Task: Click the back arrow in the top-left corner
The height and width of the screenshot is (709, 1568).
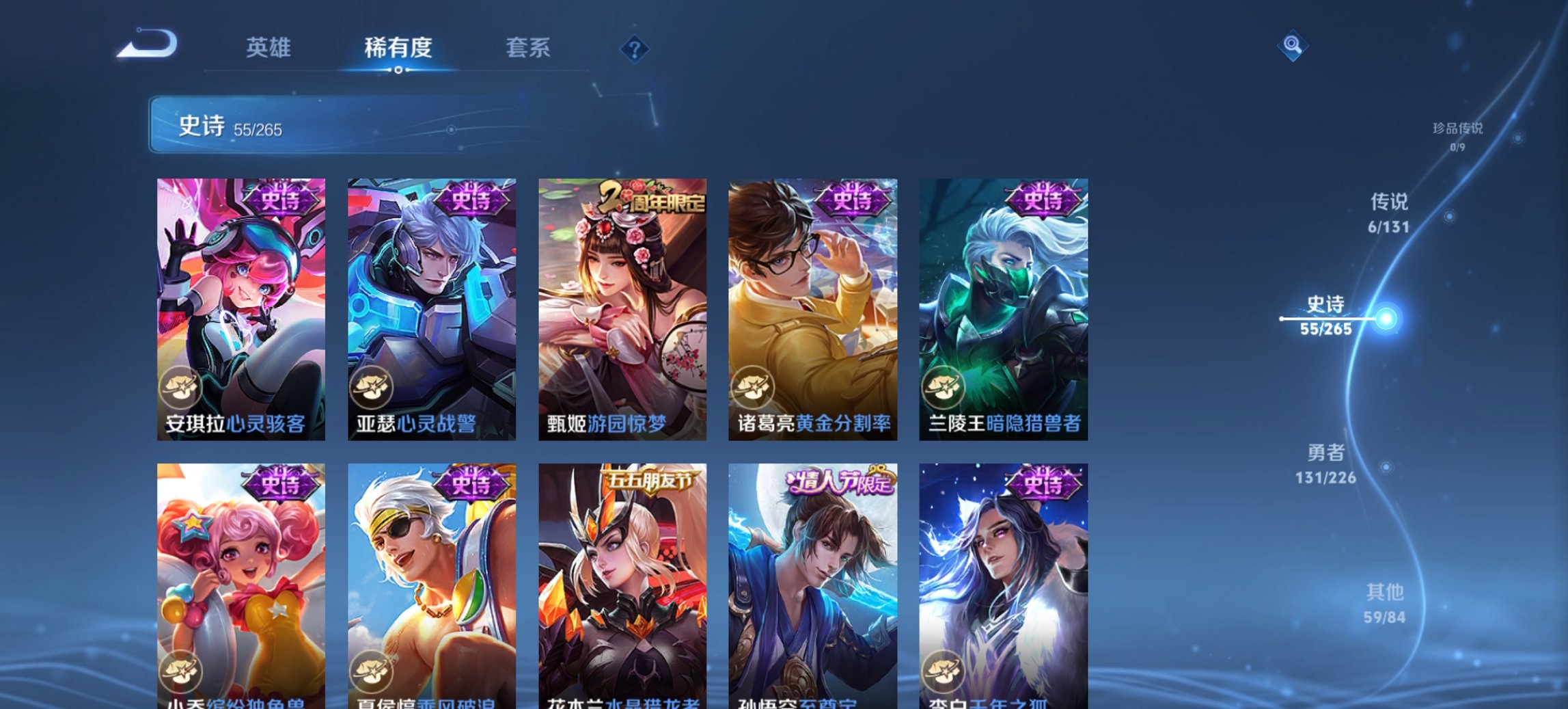Action: click(x=147, y=44)
